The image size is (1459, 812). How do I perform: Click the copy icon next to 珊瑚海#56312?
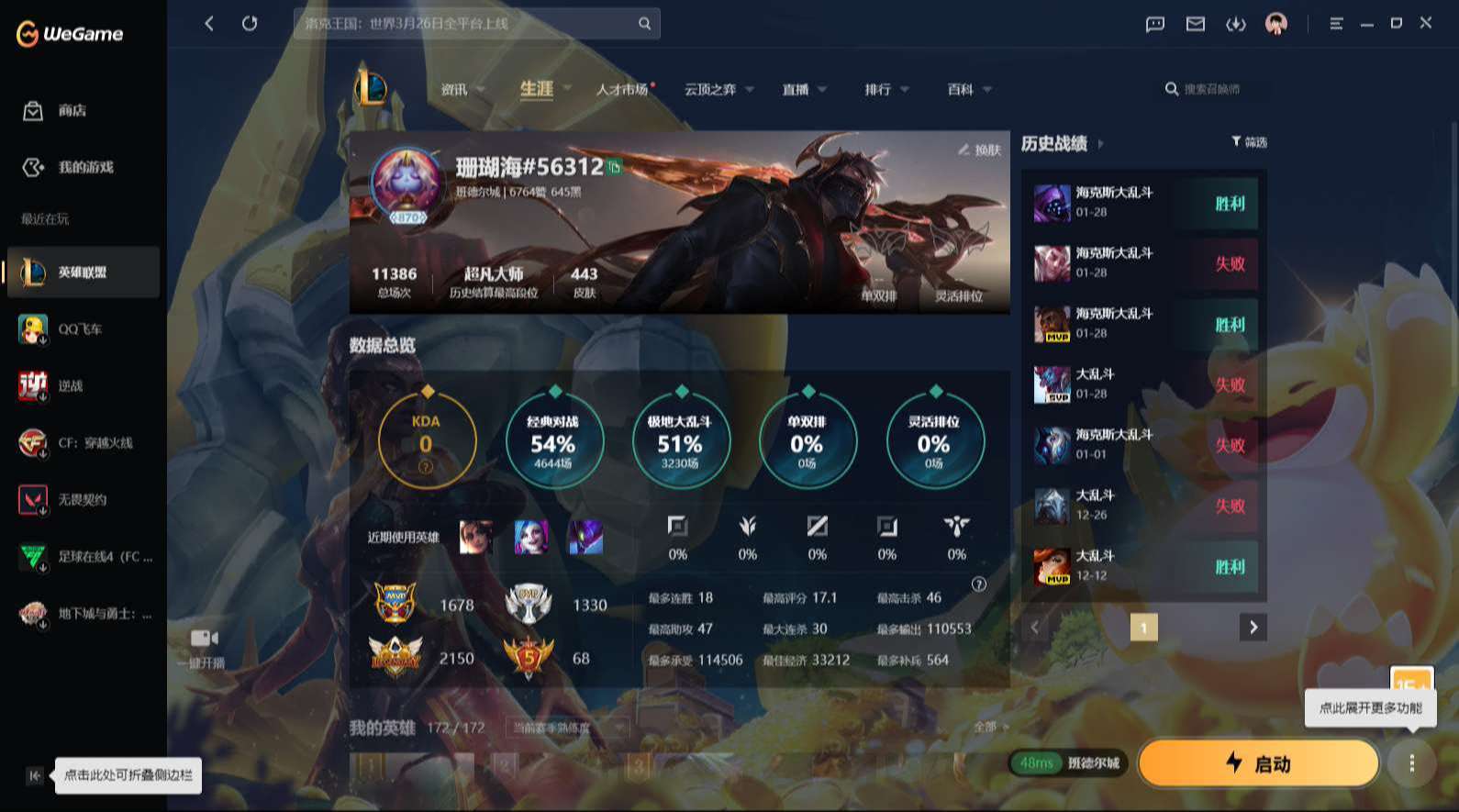613,169
